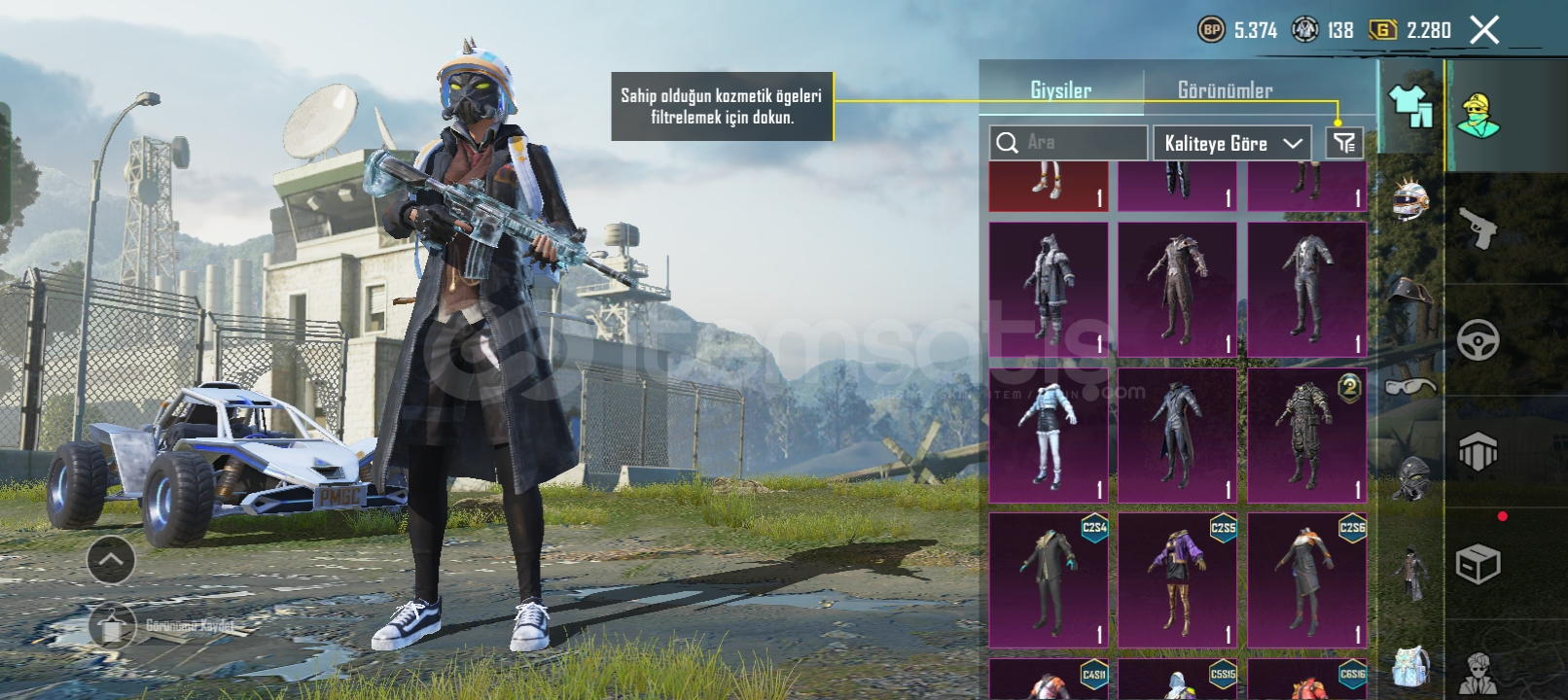Switch to the Giysiler tab
The height and width of the screenshot is (700, 1568).
pyautogui.click(x=1060, y=90)
